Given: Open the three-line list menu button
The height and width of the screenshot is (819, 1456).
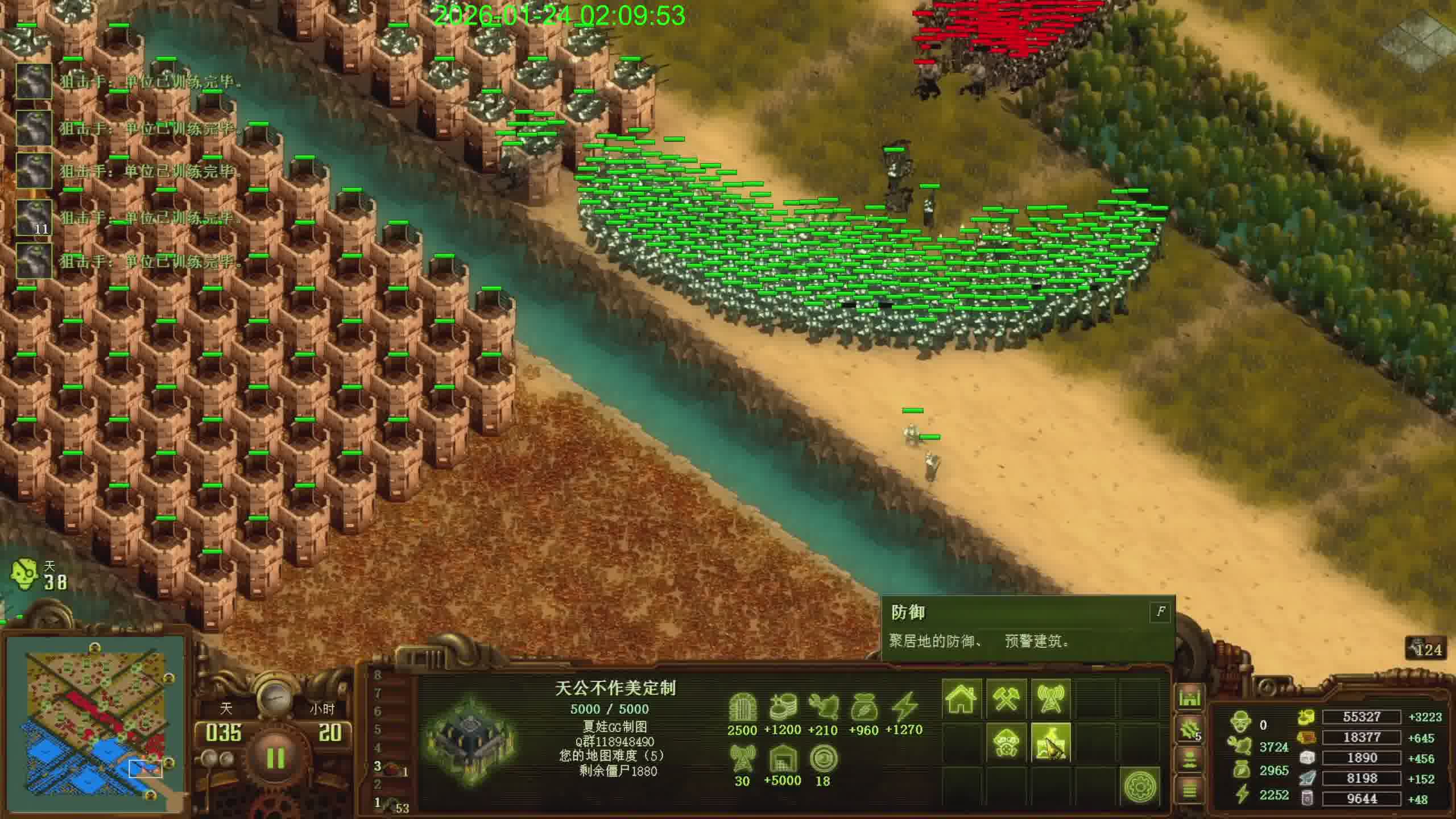Looking at the screenshot, I should (x=1189, y=789).
